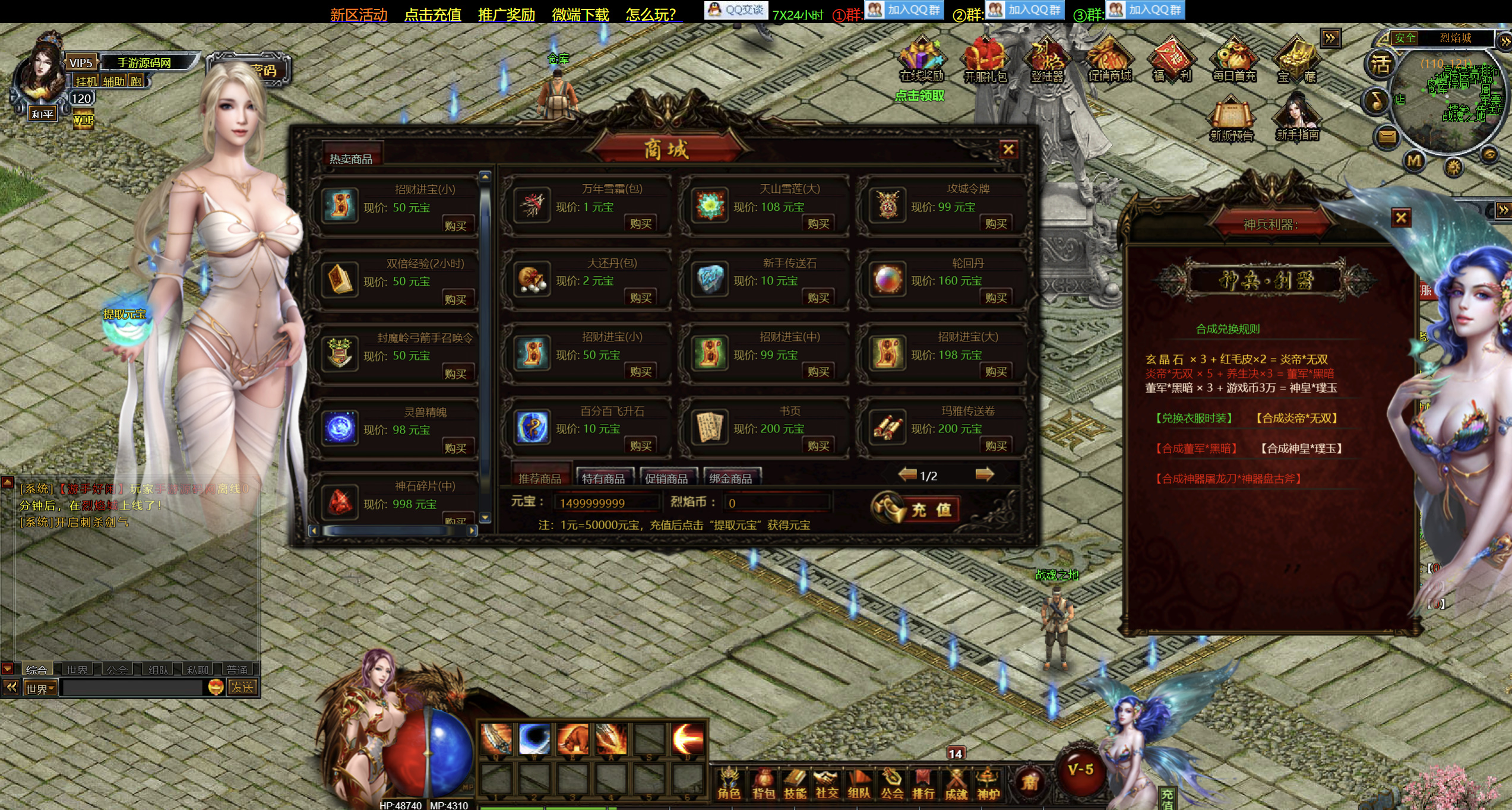
Task: Go to the next shop page arrow
Action: coord(984,474)
